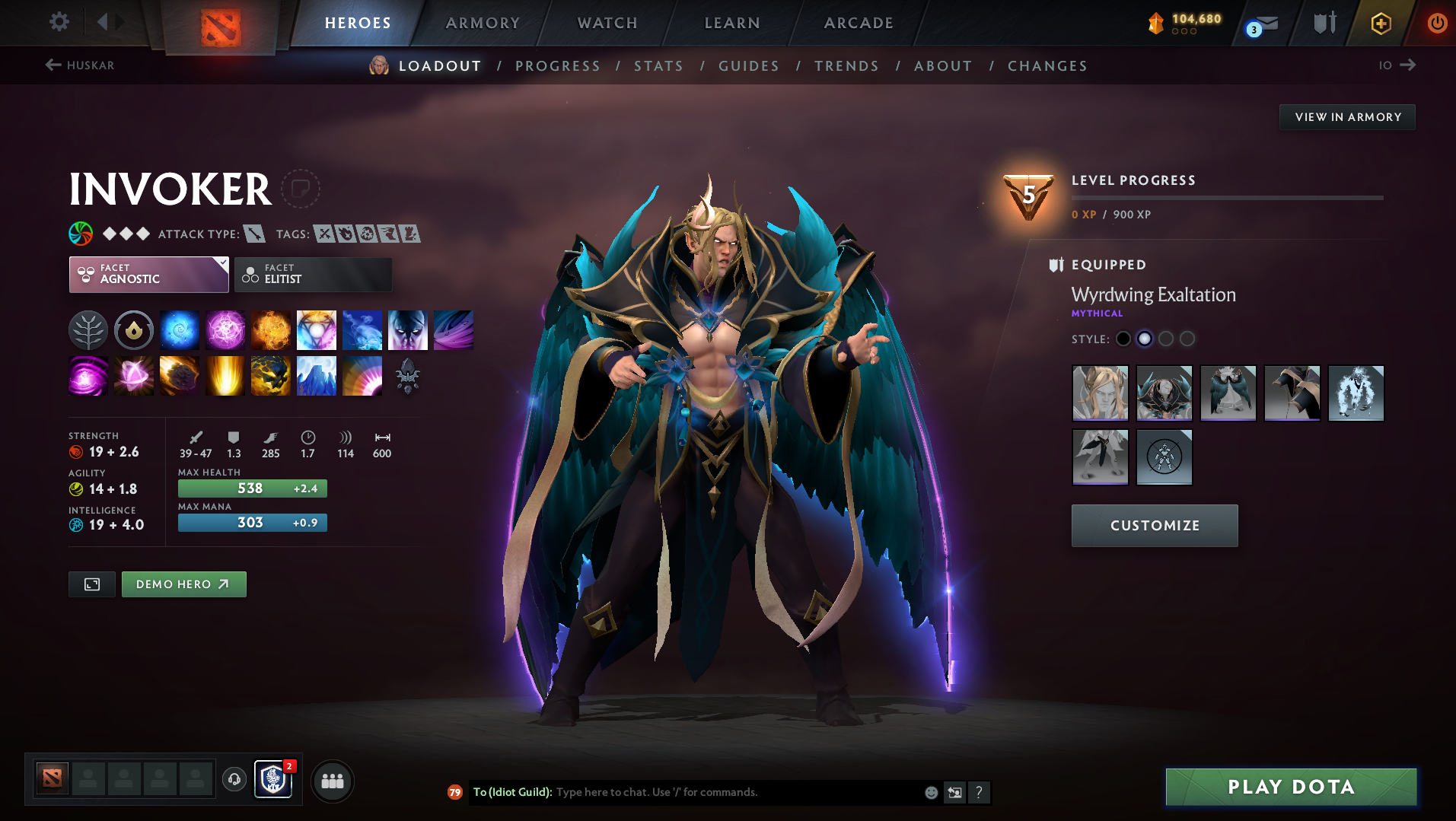Open the Invoke ability icon
Viewport: 1456px width, 821px height.
[317, 330]
